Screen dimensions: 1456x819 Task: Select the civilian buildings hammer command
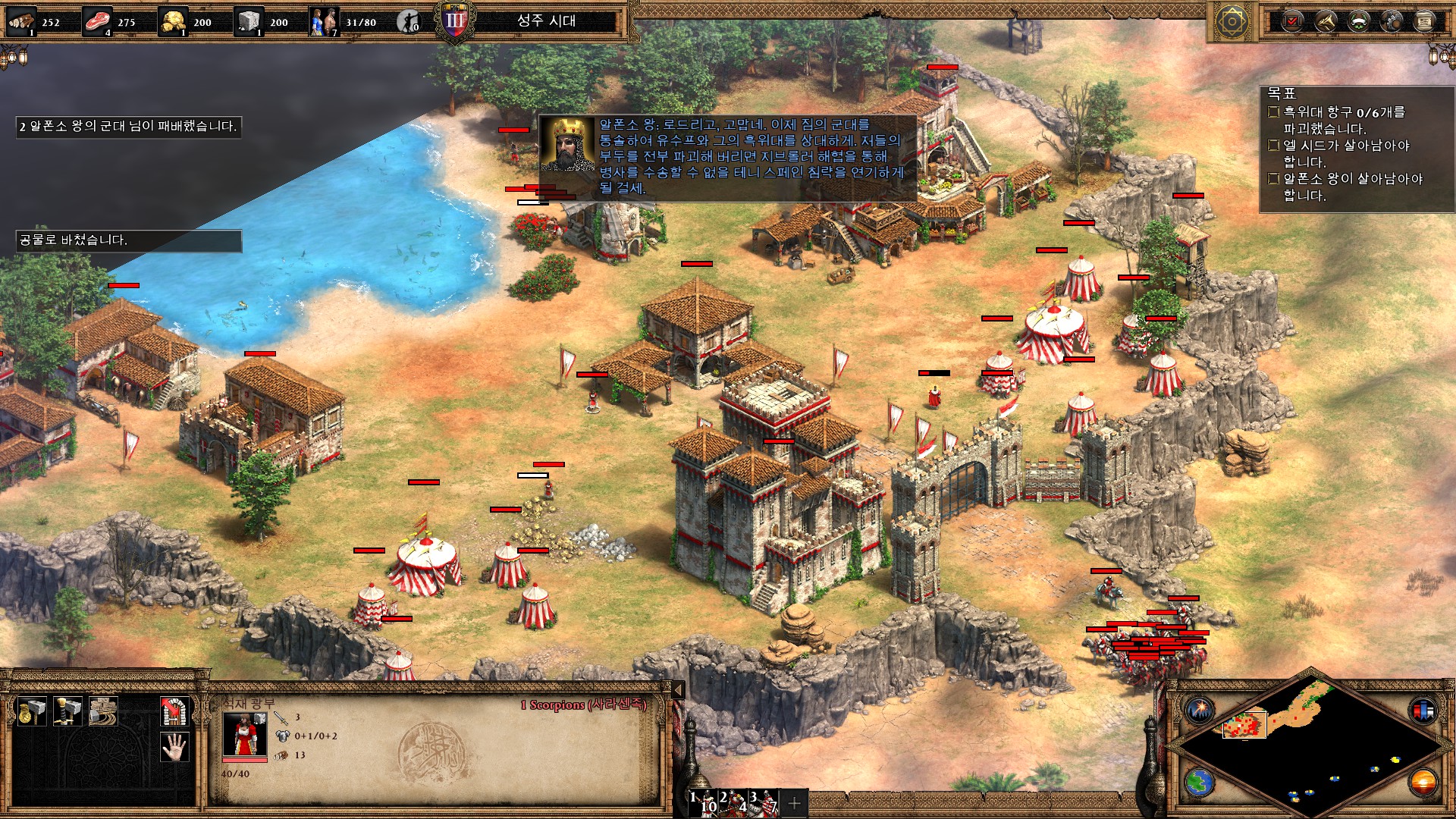tap(31, 711)
